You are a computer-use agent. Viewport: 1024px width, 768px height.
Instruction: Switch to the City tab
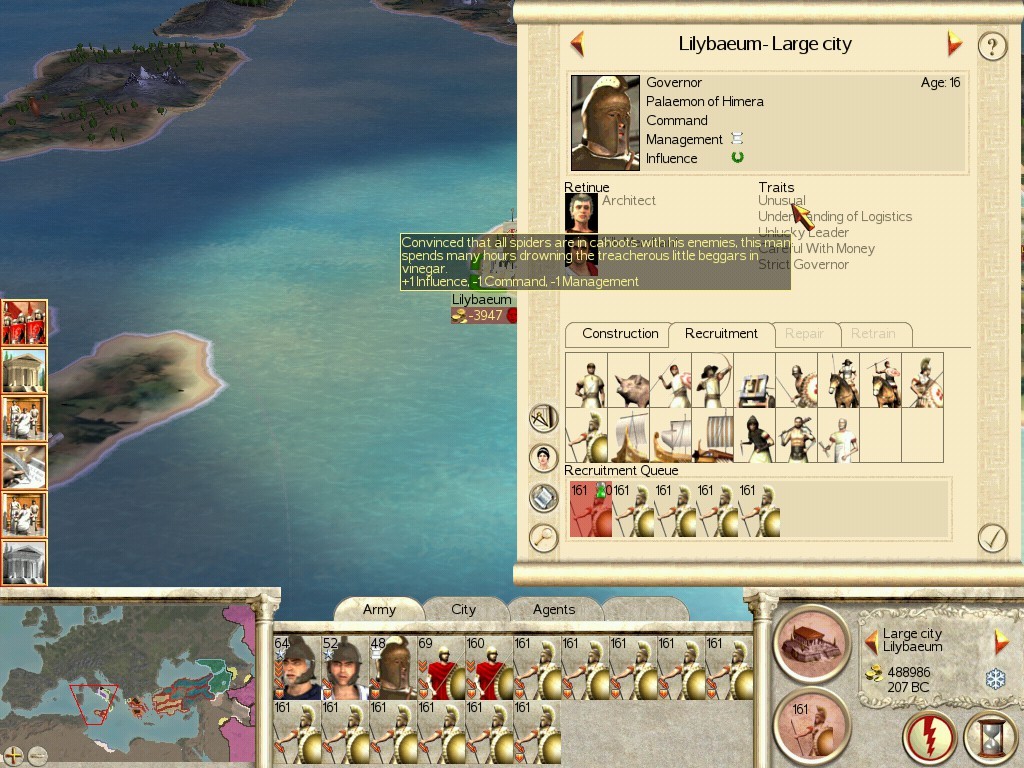[x=463, y=609]
